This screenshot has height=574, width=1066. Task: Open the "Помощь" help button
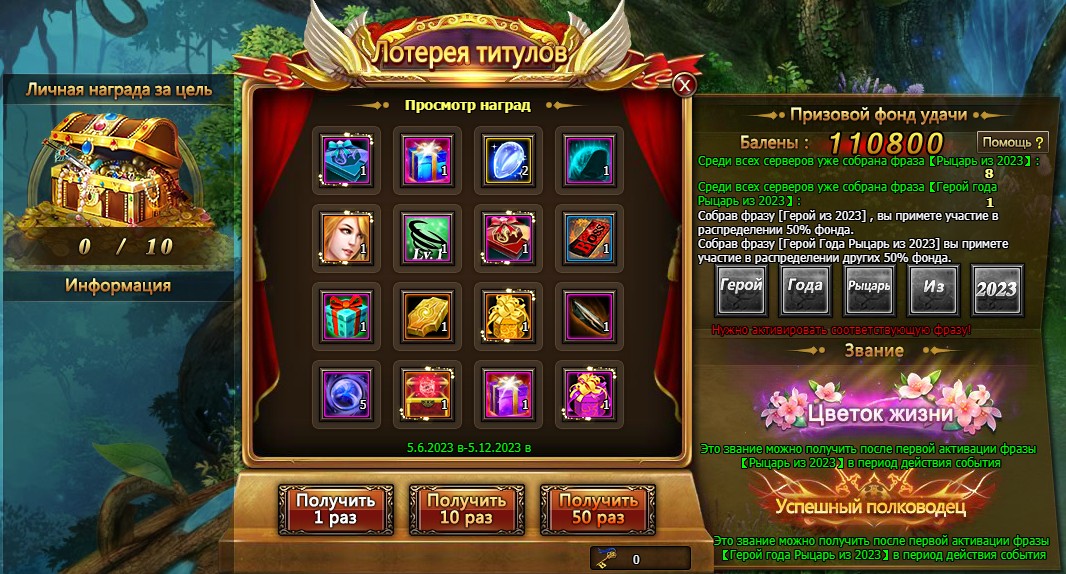[x=1013, y=142]
